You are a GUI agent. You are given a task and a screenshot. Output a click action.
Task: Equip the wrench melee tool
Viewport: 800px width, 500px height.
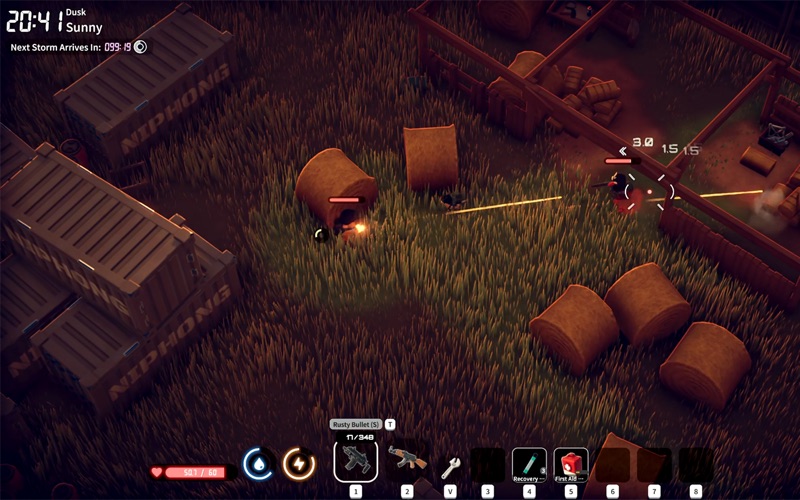450,464
